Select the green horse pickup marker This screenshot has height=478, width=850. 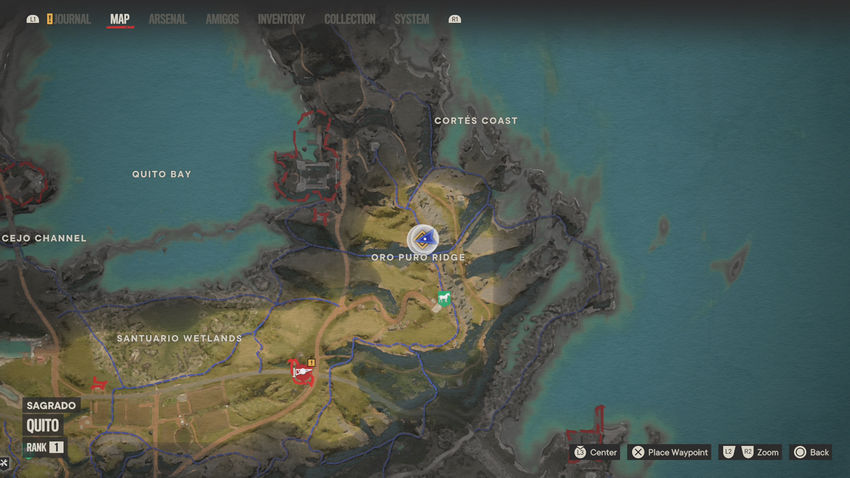444,298
